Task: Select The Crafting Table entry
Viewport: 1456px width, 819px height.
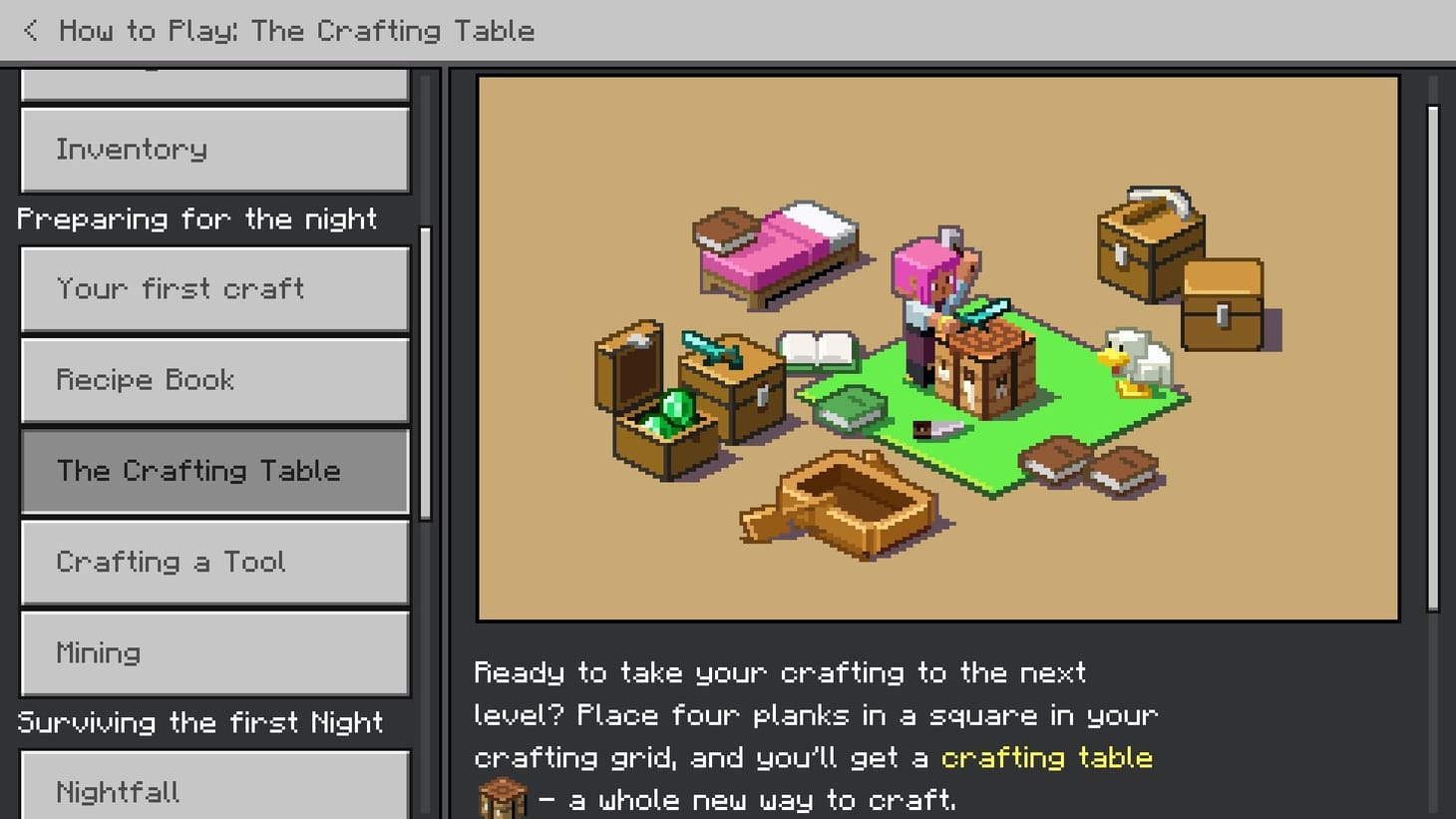Action: point(214,471)
